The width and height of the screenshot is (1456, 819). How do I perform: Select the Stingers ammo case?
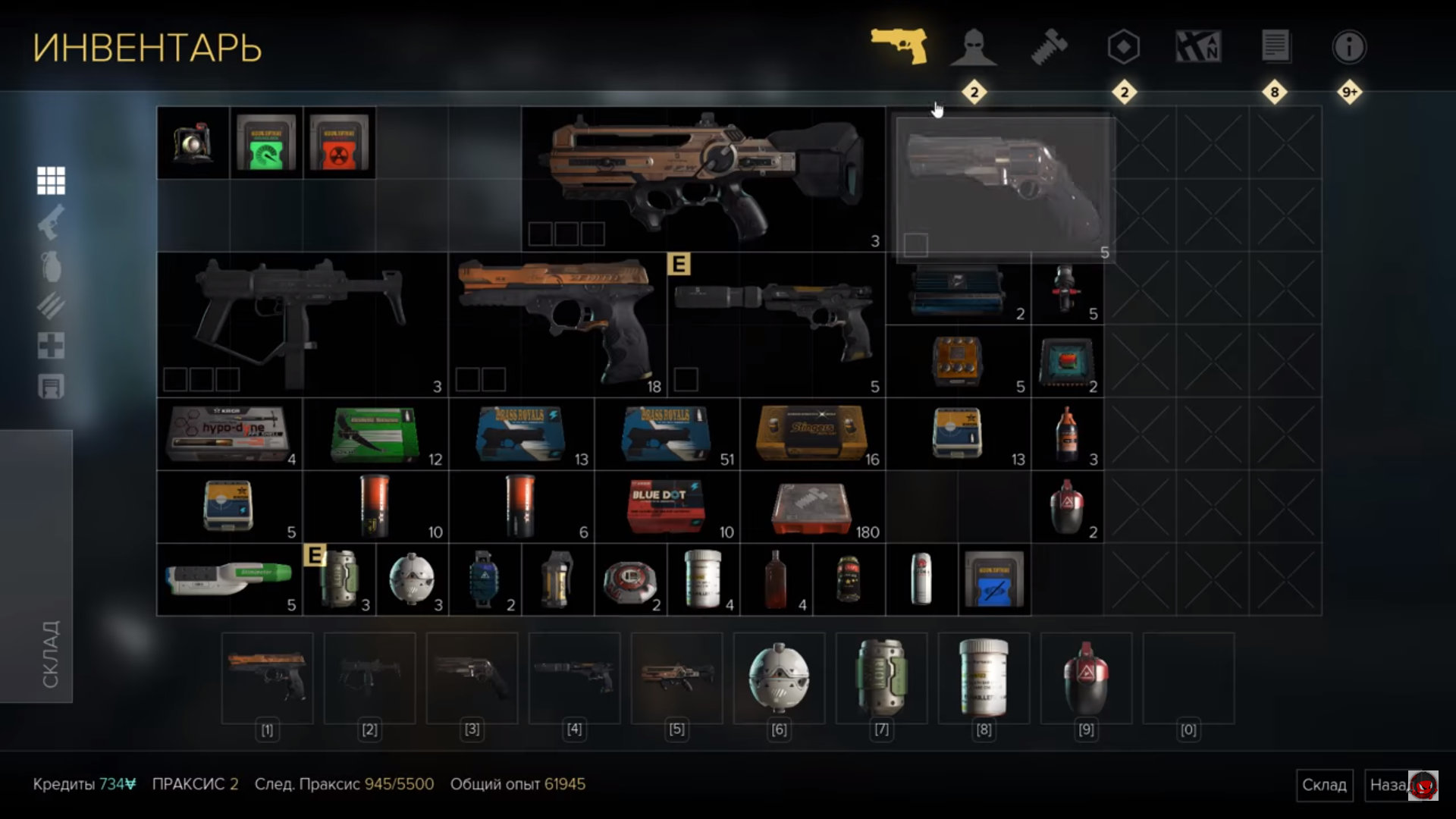pyautogui.click(x=812, y=434)
